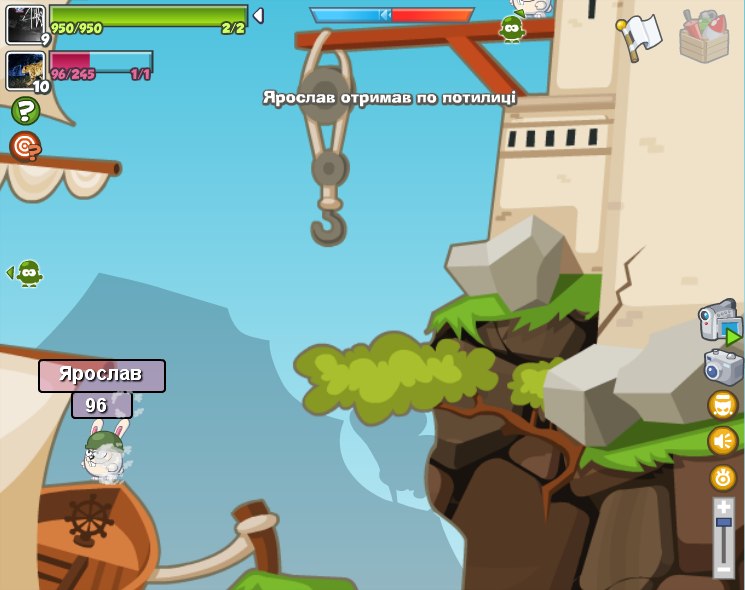Toggle sound with the speaker button
Image resolution: width=745 pixels, height=590 pixels.
pos(722,441)
